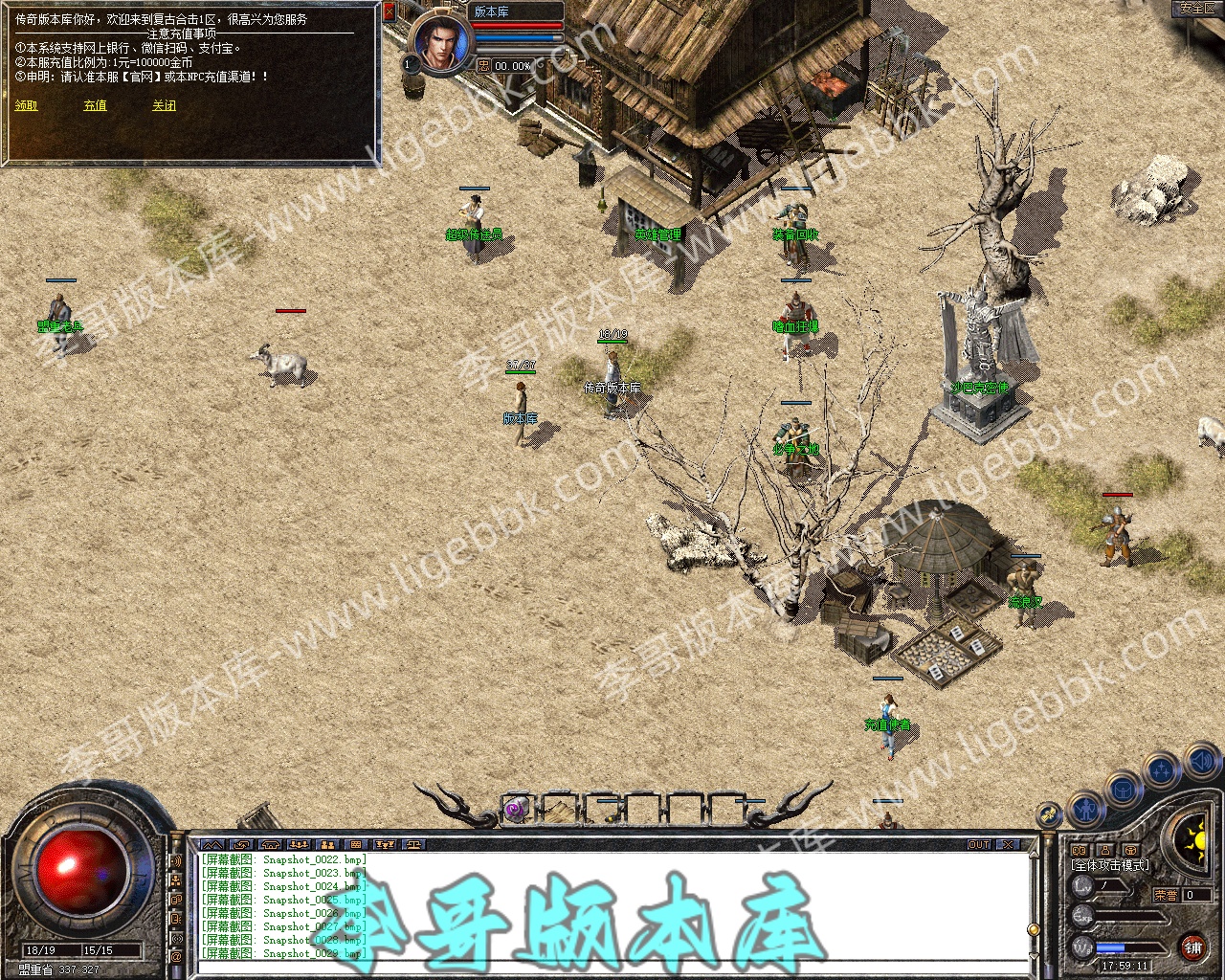This screenshot has height=980, width=1225.
Task: Focus the chat text input line
Action: tap(612, 967)
